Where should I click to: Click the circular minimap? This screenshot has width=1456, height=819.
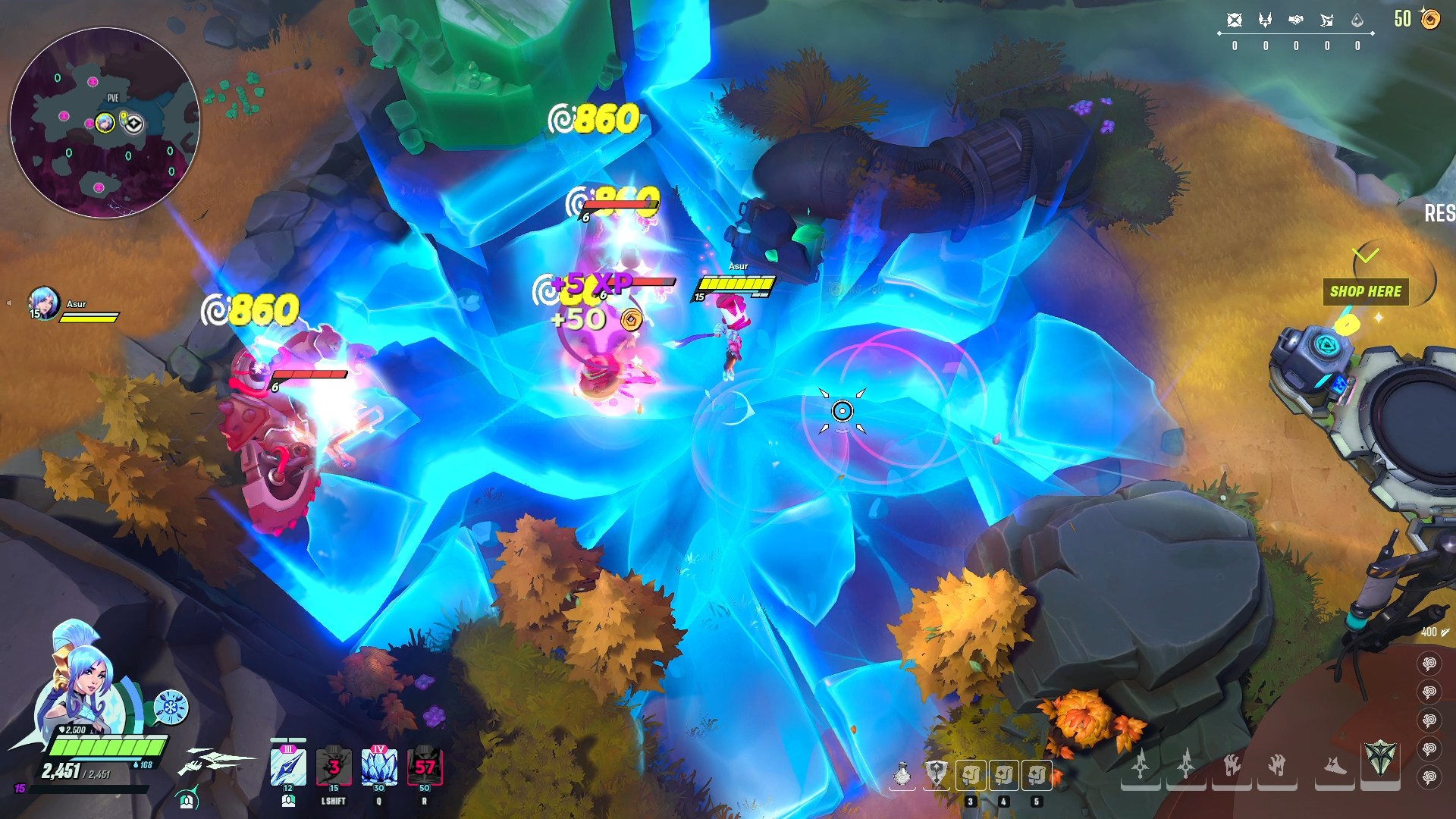tap(105, 123)
